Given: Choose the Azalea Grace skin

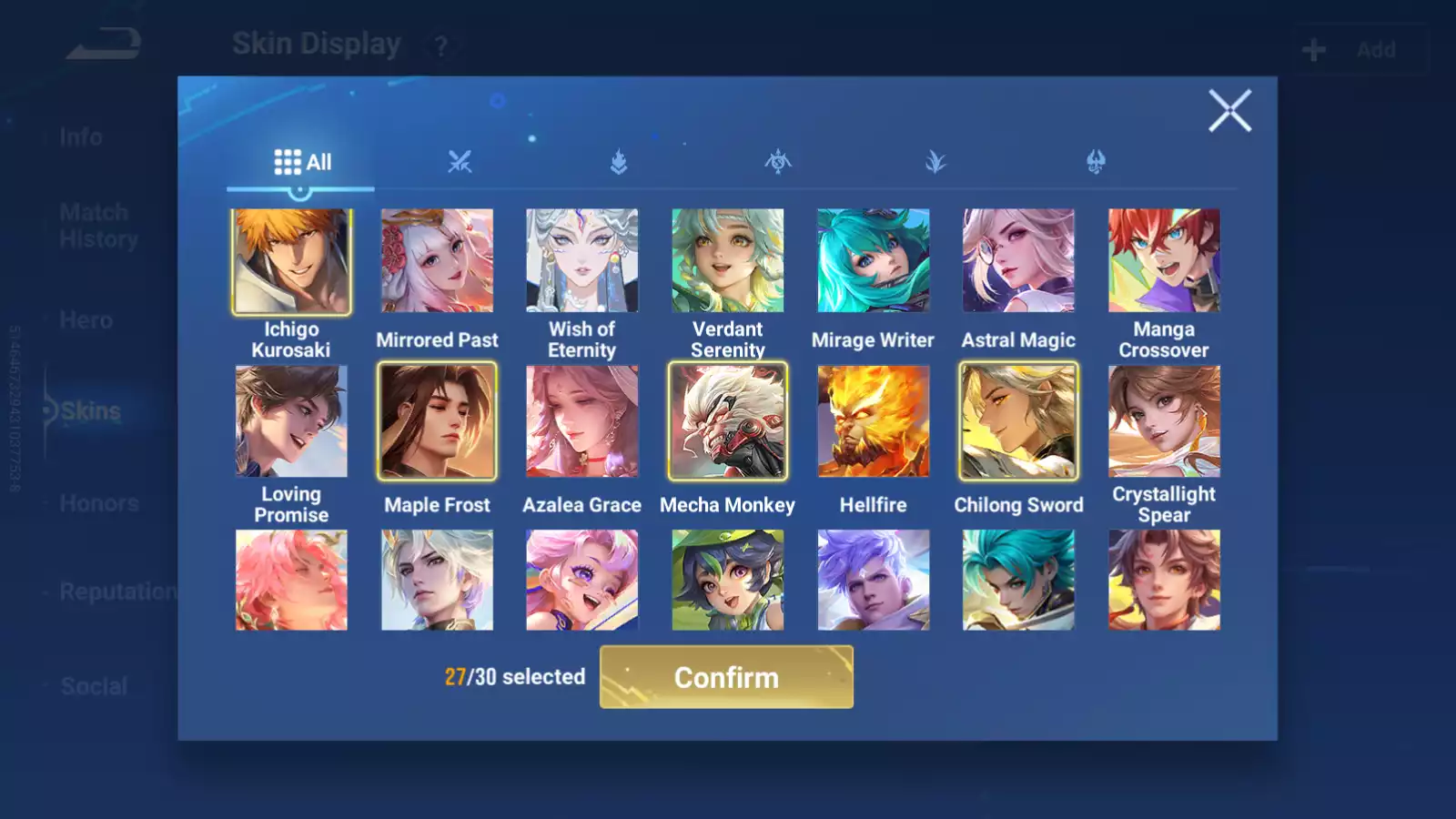Looking at the screenshot, I should point(582,421).
